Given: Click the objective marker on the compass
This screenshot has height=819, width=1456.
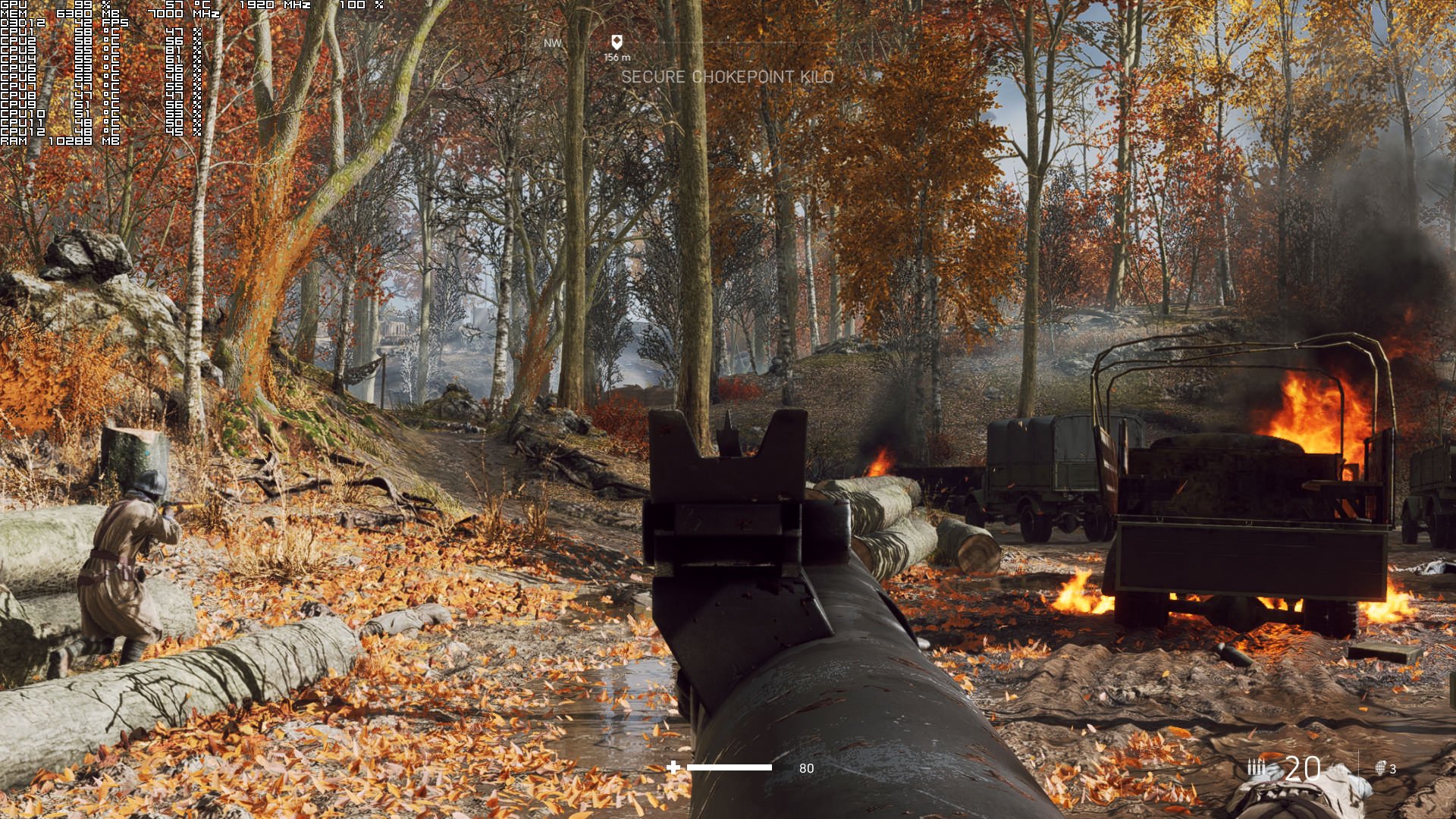Looking at the screenshot, I should tap(617, 42).
